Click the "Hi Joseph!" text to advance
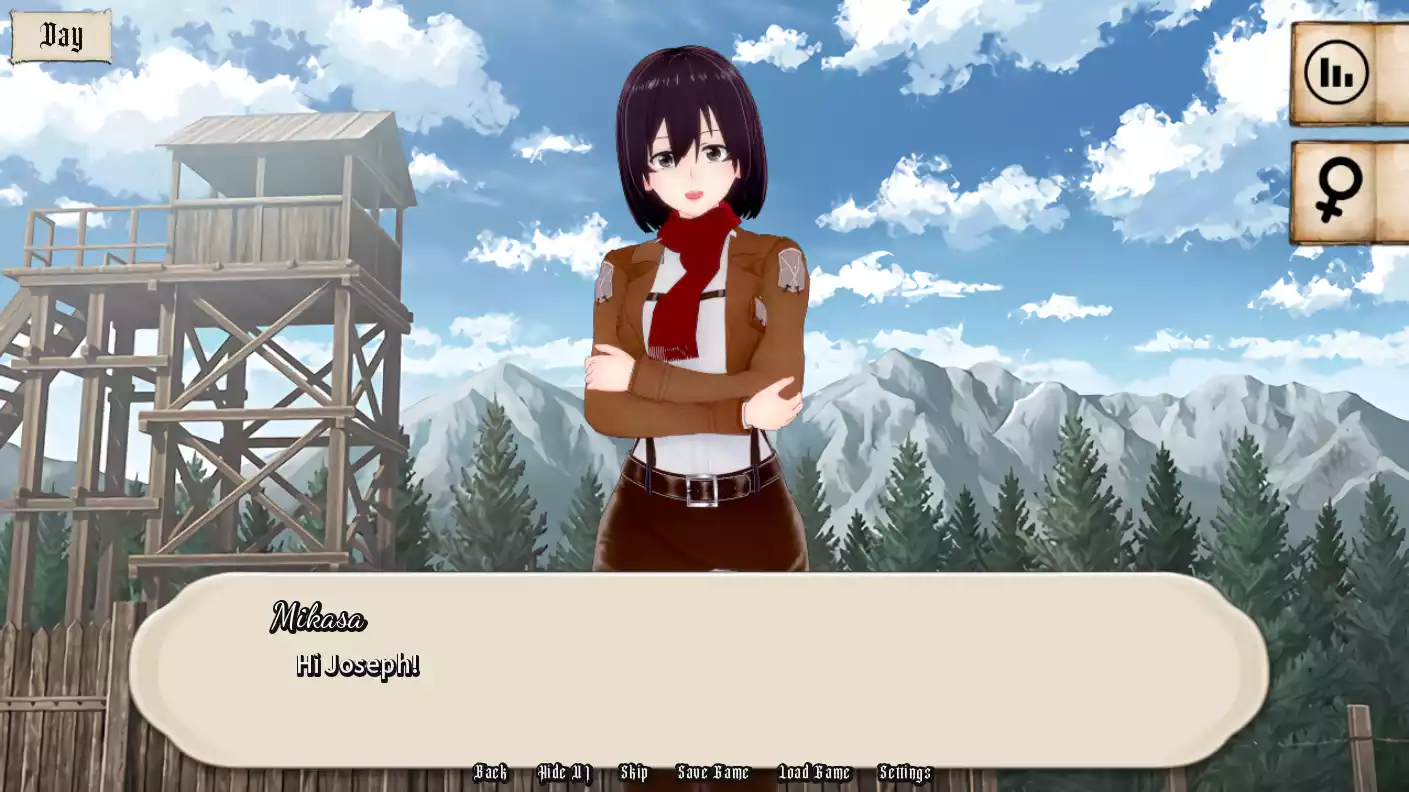Viewport: 1409px width, 792px height. click(357, 664)
